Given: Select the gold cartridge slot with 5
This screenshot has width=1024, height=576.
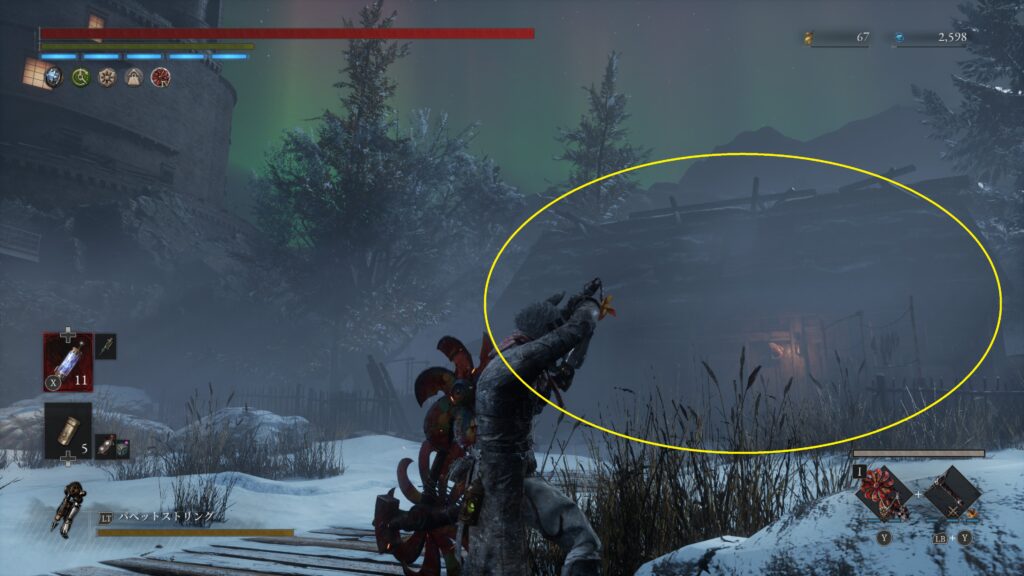Looking at the screenshot, I should (x=67, y=429).
